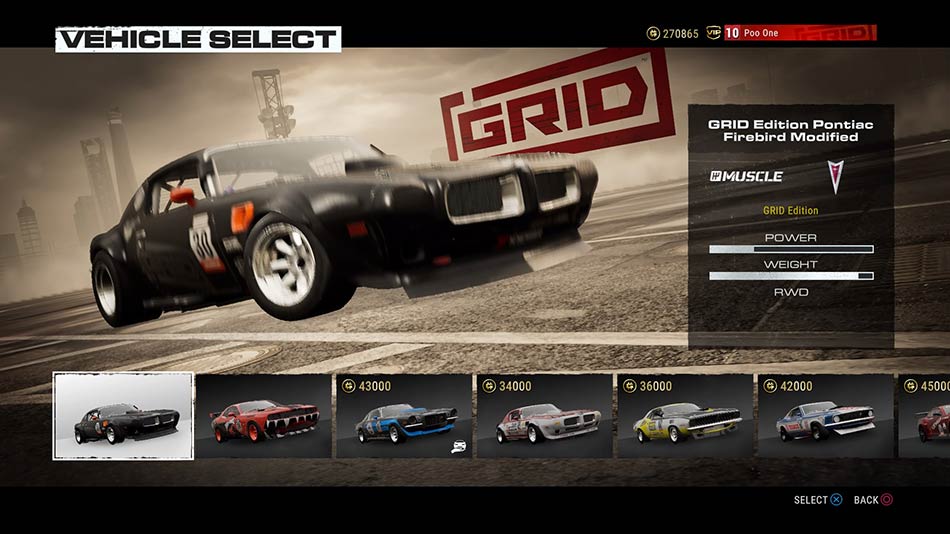The image size is (950, 534).
Task: Select the blue car priced 43000
Action: pos(404,417)
